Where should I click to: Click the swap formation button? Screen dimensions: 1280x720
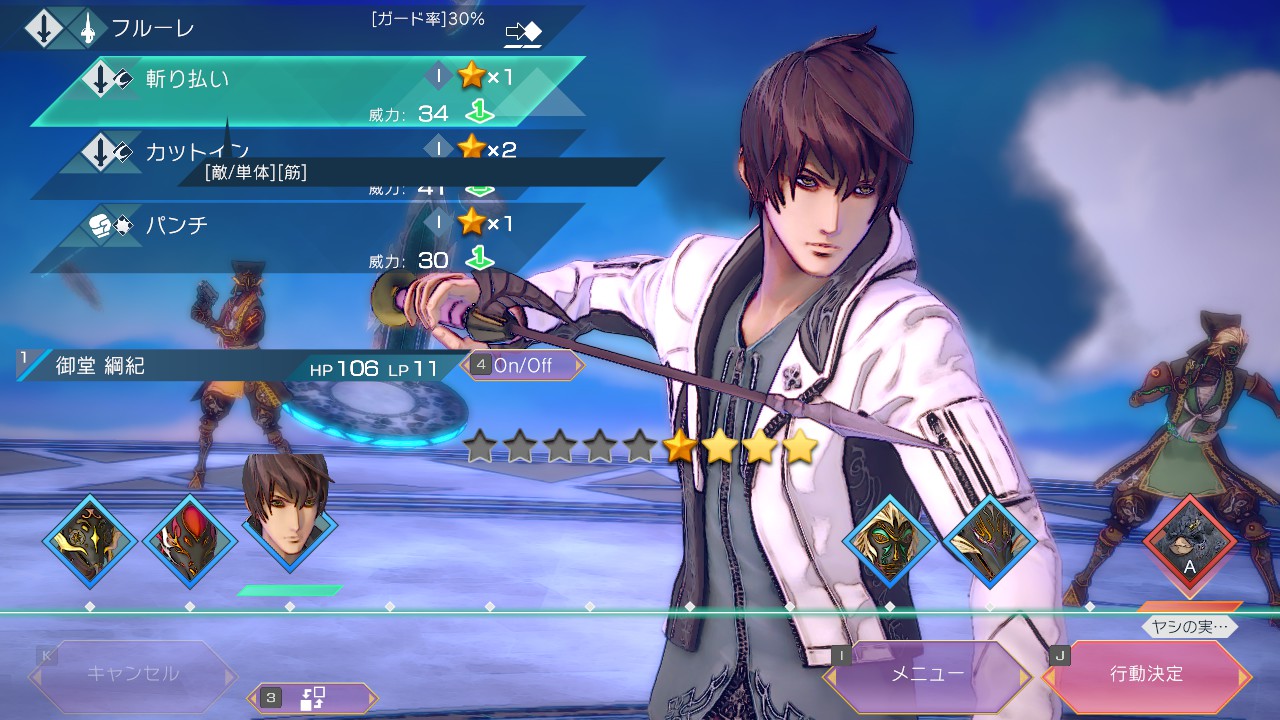[313, 697]
